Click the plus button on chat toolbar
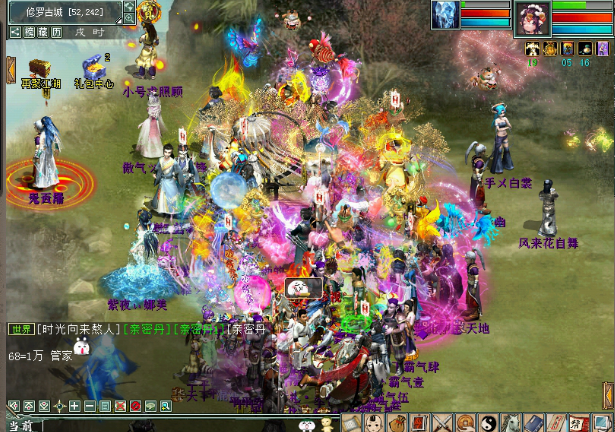This screenshot has height=432, width=615. coord(75,406)
